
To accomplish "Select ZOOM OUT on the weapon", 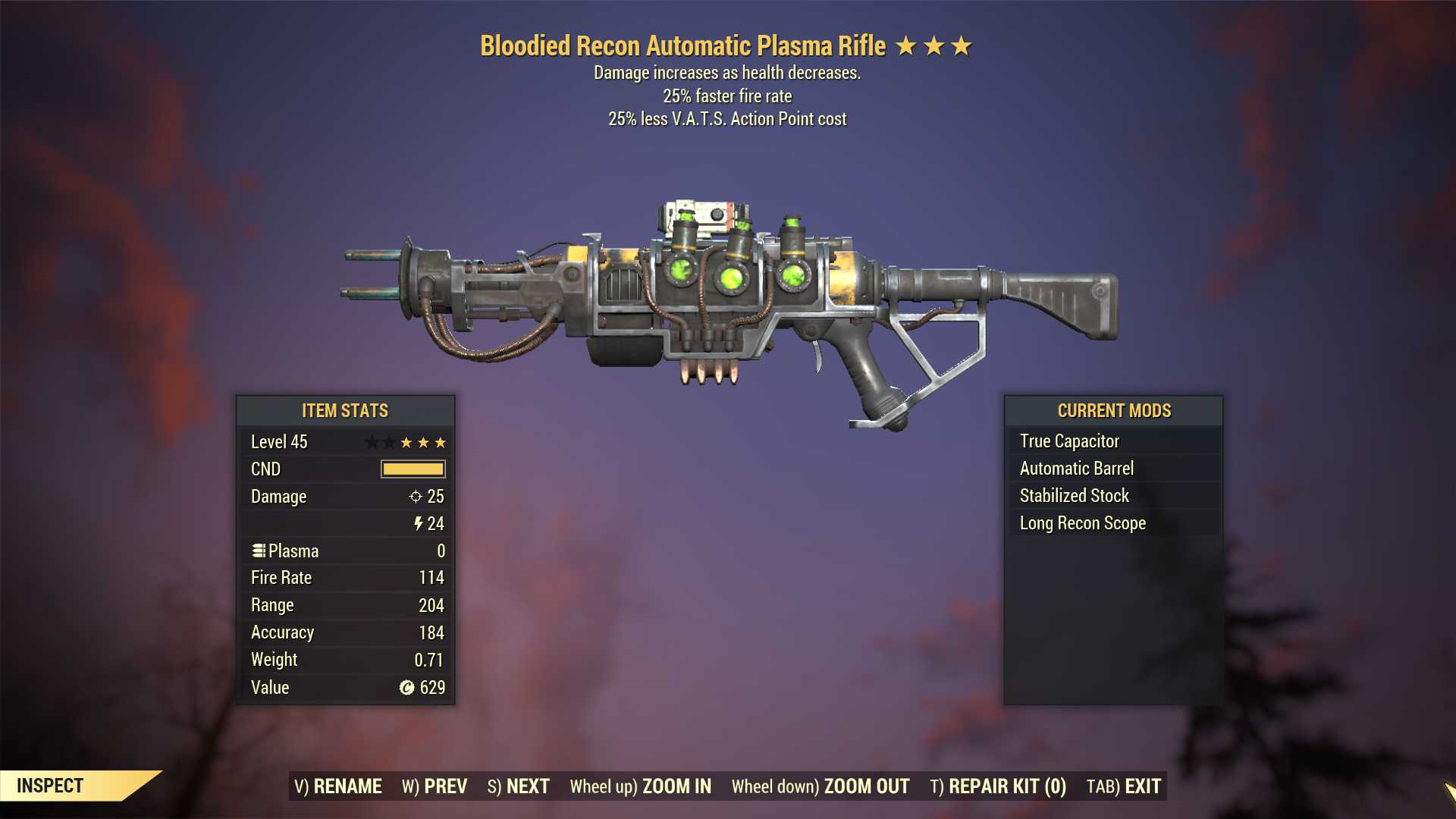I will (x=821, y=786).
